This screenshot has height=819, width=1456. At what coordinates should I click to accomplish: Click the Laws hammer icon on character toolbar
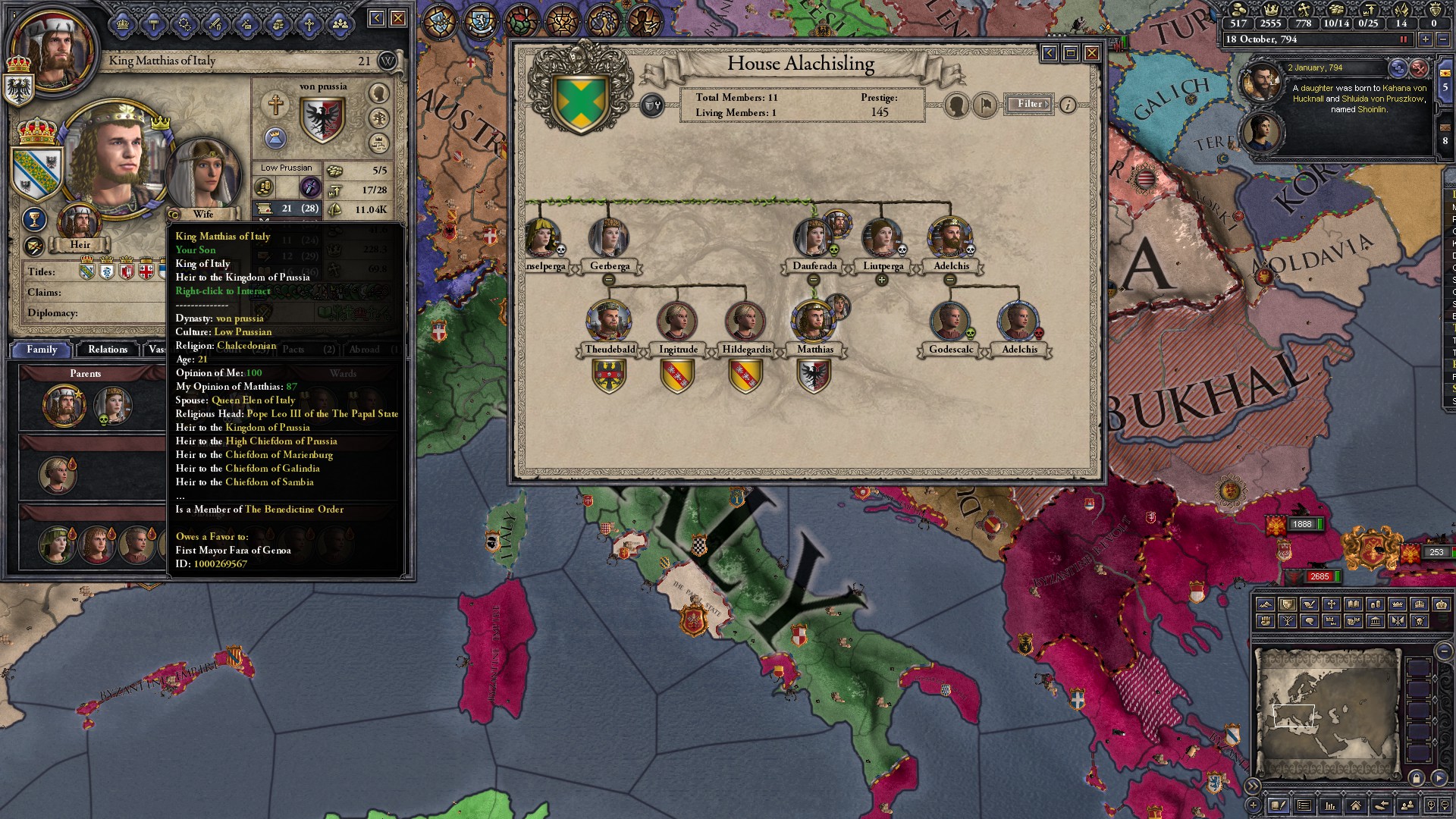[x=154, y=24]
